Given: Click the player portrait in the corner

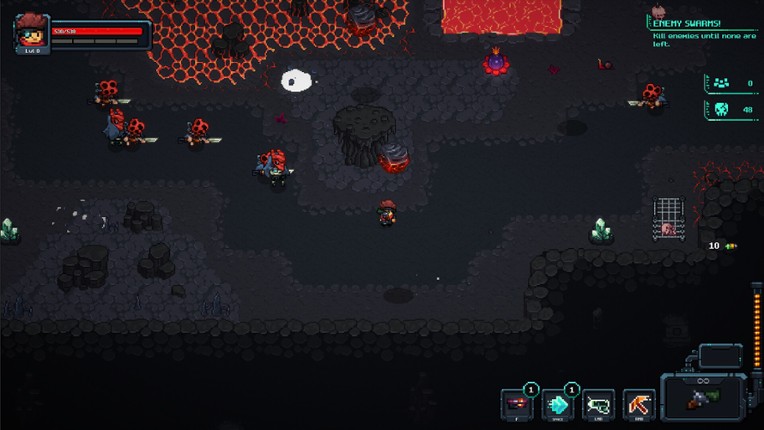Looking at the screenshot, I should 30,33.
